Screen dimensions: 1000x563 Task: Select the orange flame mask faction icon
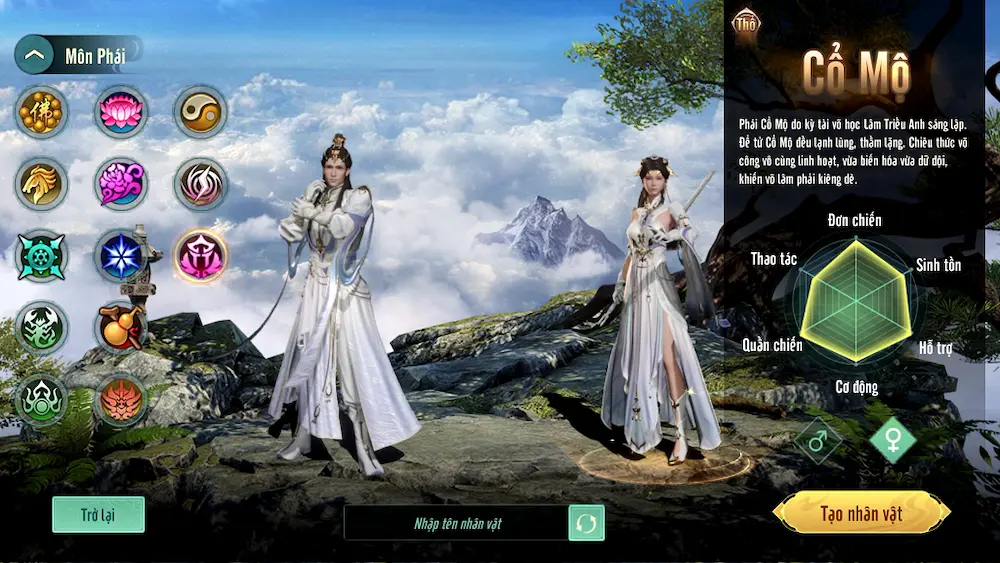tap(121, 399)
